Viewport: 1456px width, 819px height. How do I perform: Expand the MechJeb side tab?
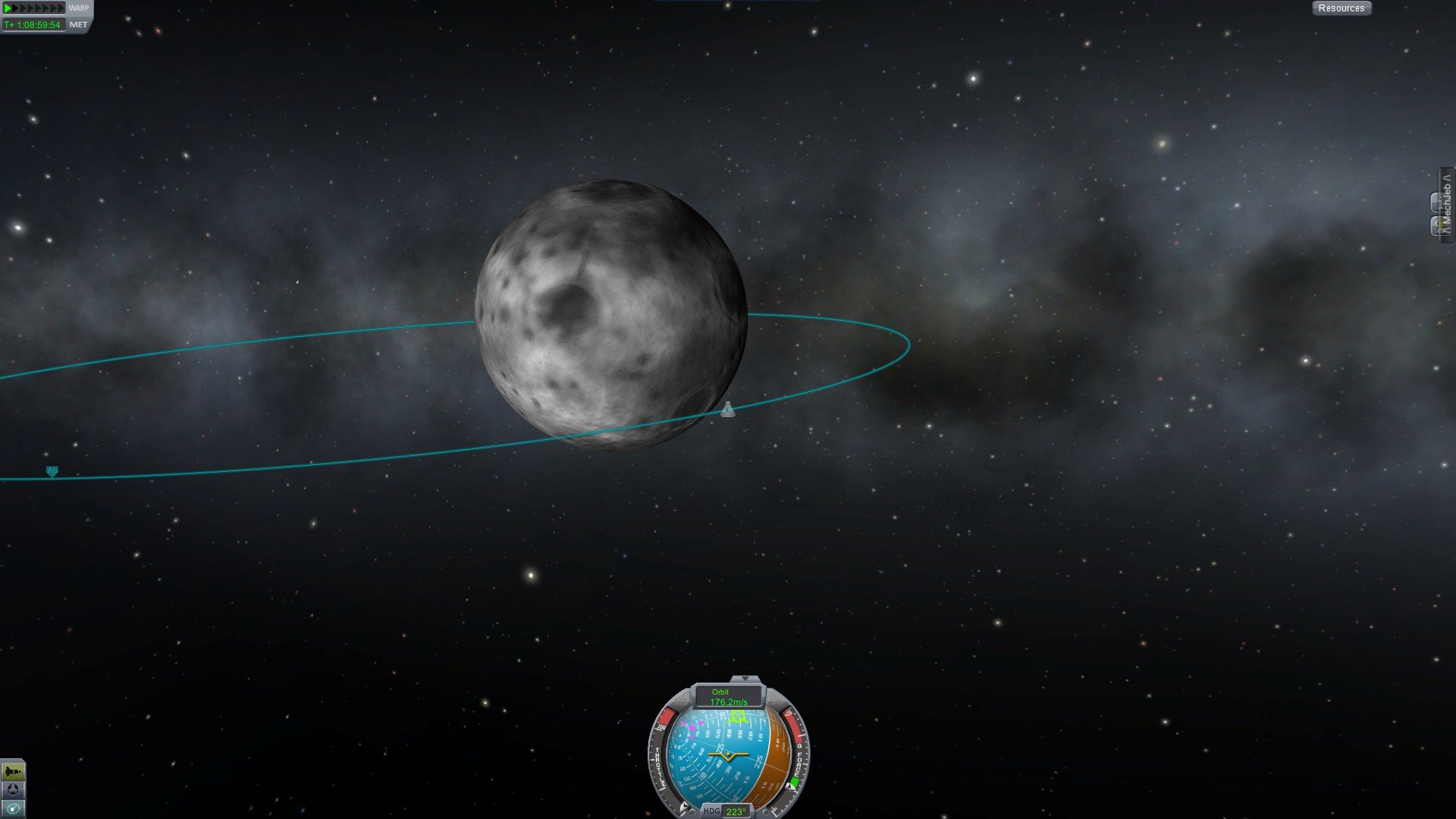[1446, 203]
